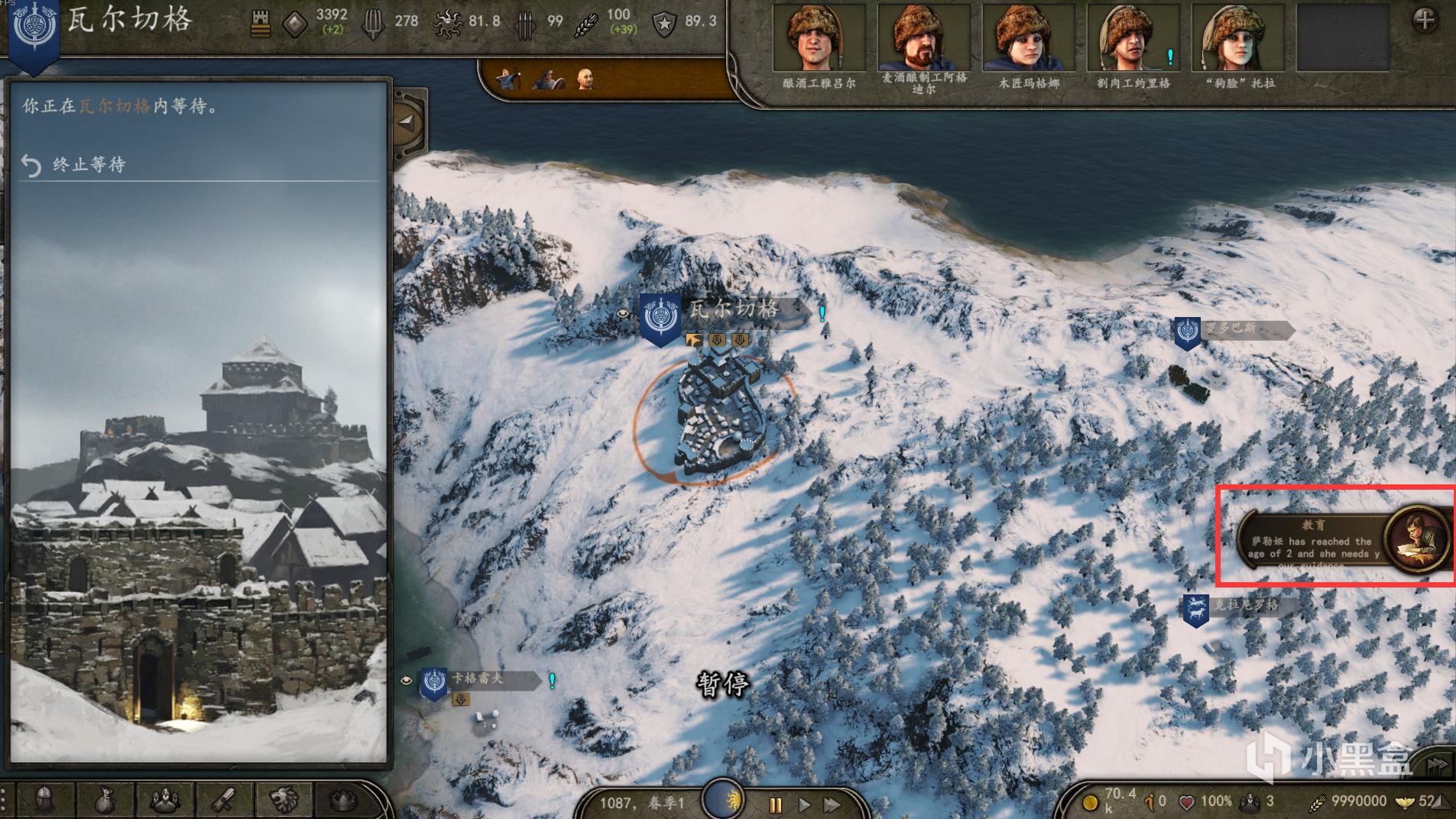Open the kingdom crown icon
The image size is (1456, 819).
tap(342, 800)
